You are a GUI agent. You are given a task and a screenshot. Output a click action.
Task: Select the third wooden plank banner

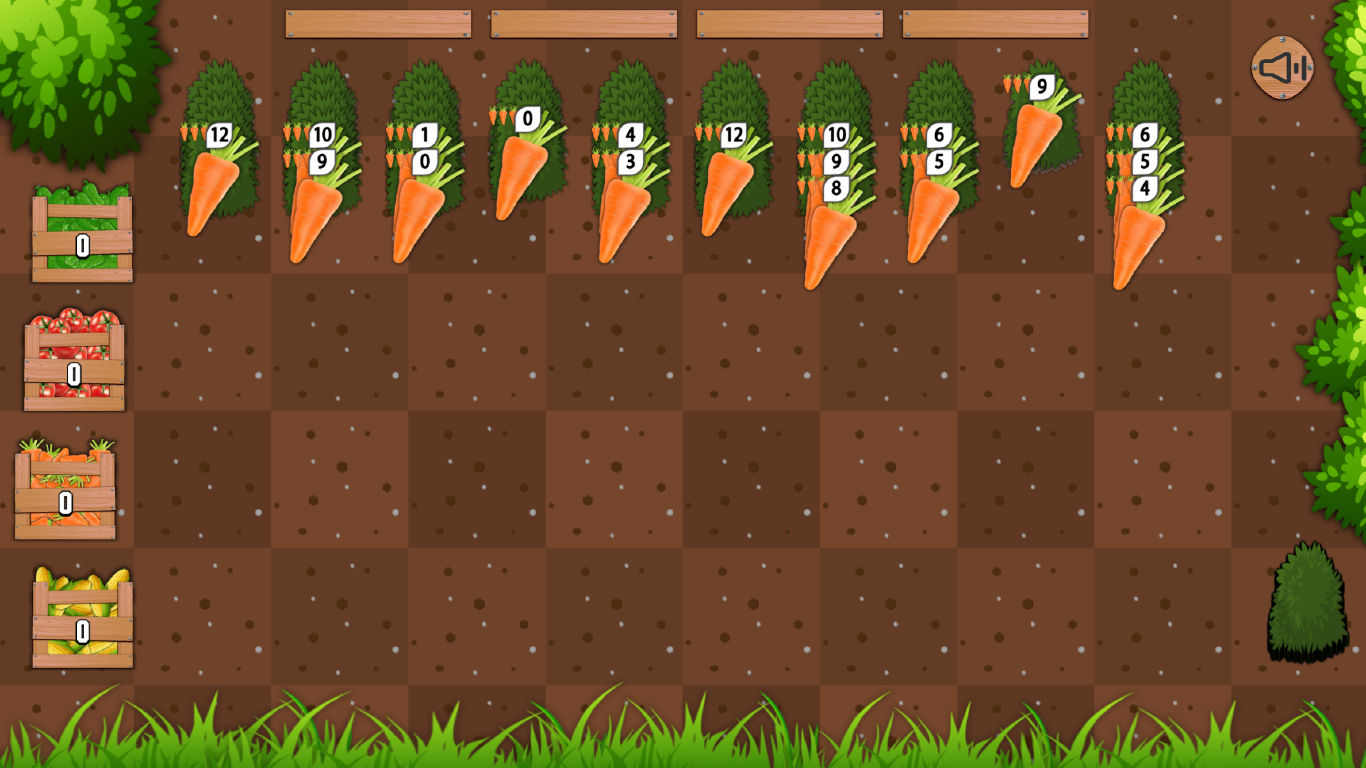coord(788,22)
